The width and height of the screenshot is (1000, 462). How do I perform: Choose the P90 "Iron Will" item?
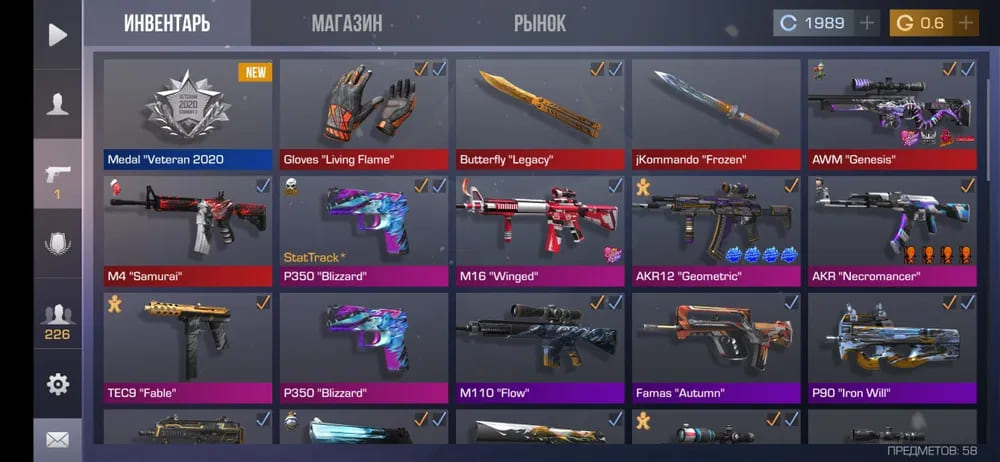pos(892,347)
